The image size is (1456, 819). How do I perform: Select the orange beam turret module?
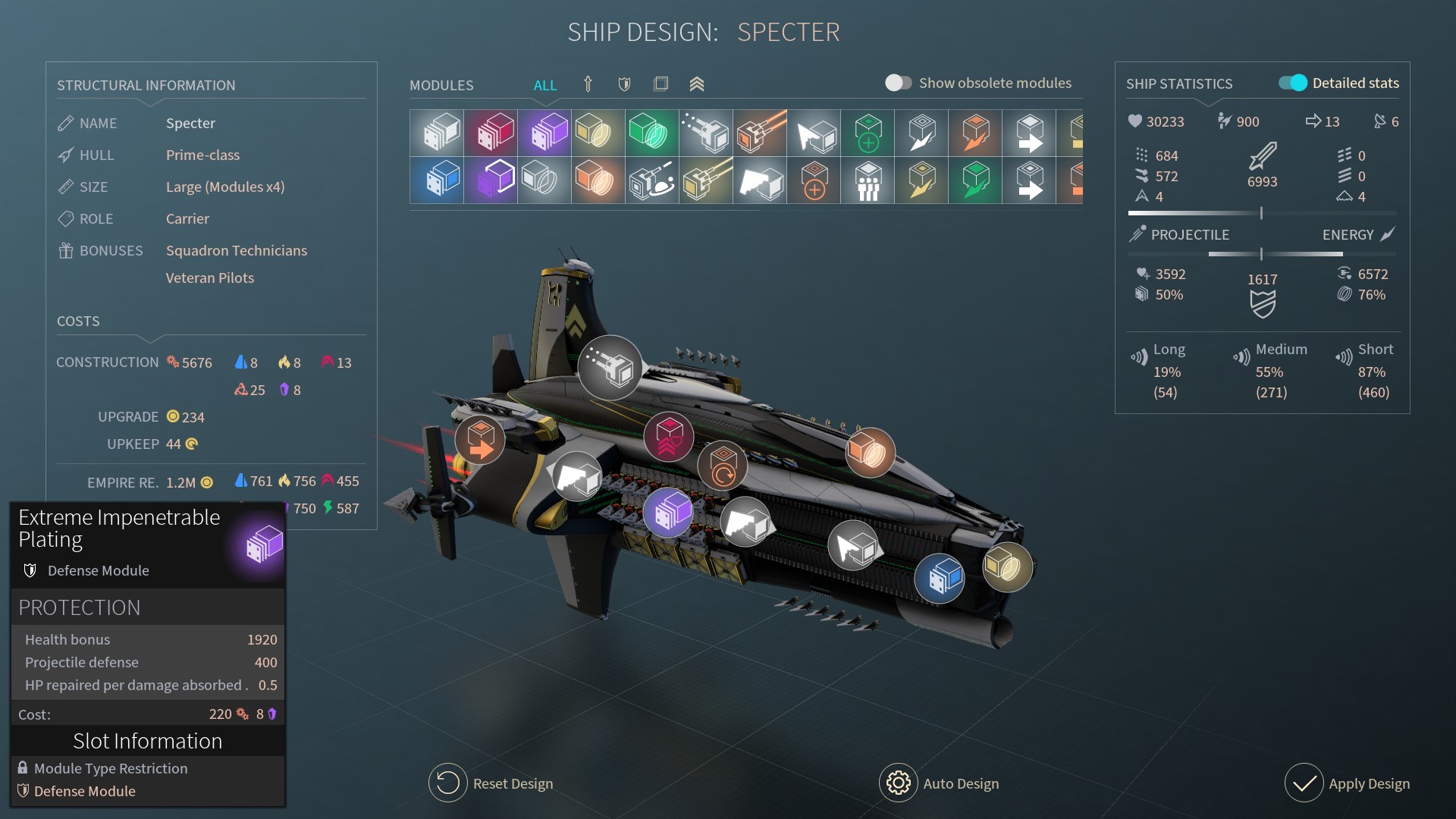pyautogui.click(x=759, y=133)
